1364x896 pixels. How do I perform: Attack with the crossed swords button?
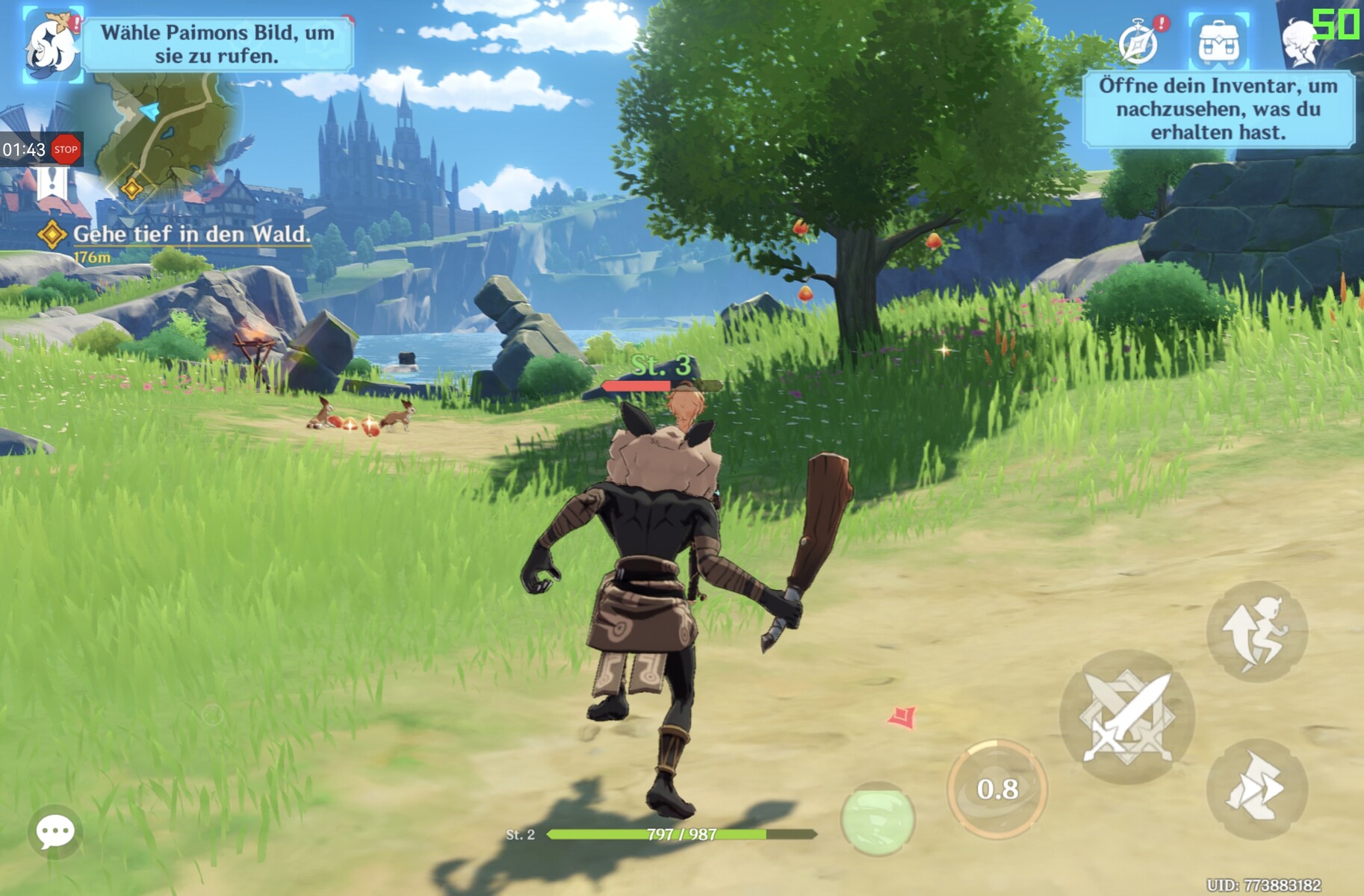point(1126,717)
